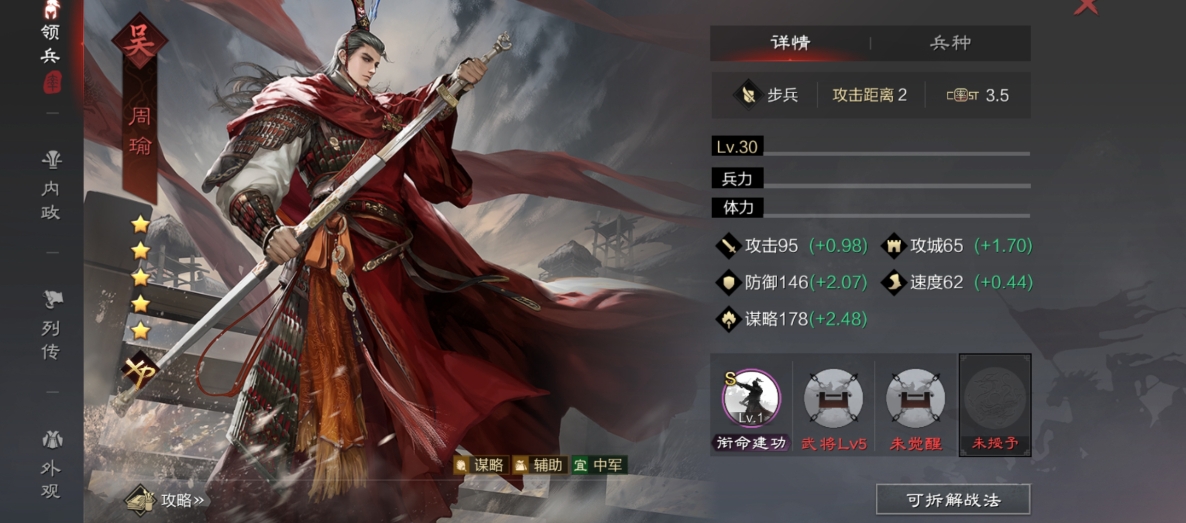The image size is (1186, 523).
Task: Switch to the 兵种 tab
Action: tap(950, 43)
